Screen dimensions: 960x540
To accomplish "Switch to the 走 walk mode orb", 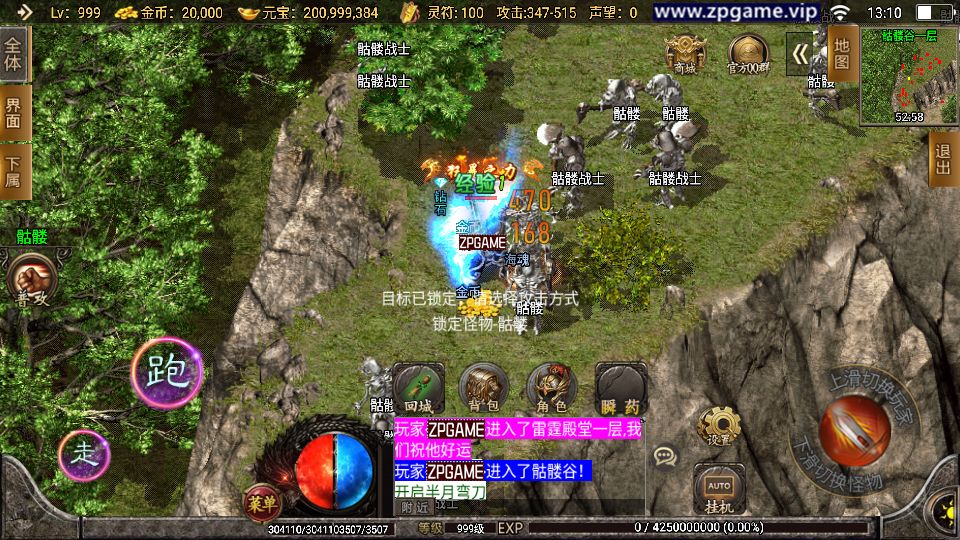I will [x=86, y=457].
